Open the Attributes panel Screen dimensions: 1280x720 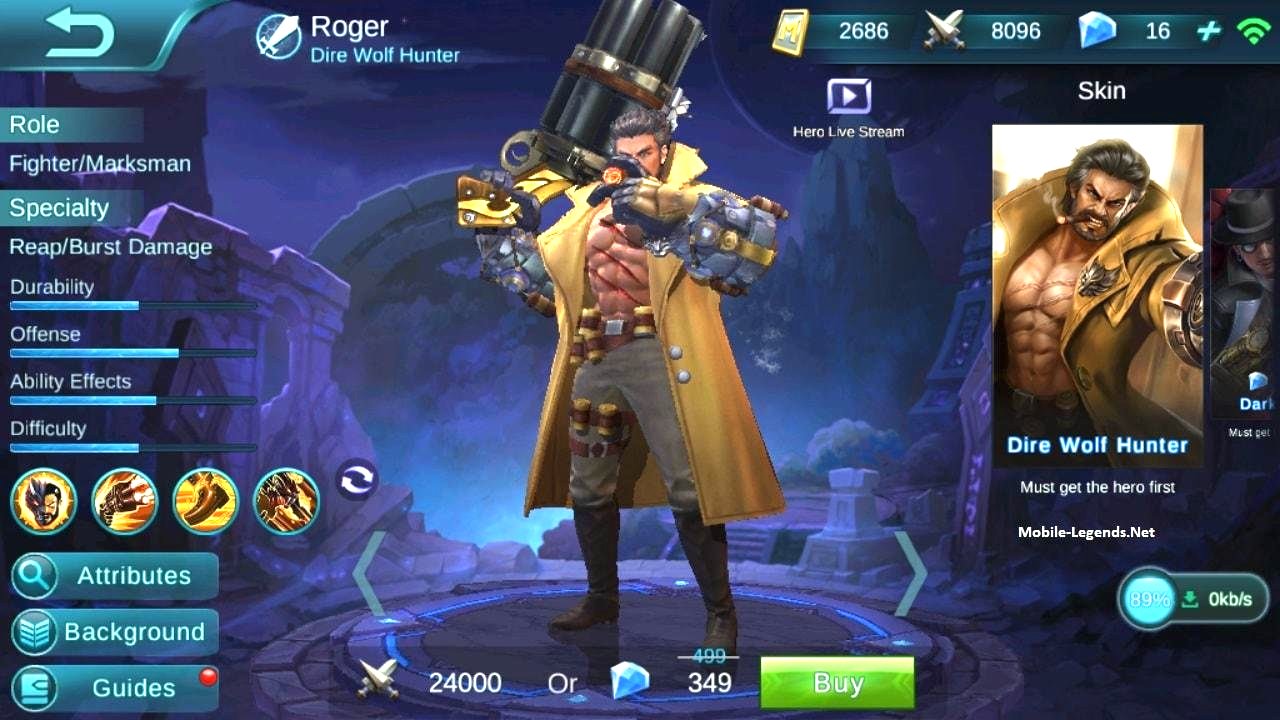click(x=113, y=576)
